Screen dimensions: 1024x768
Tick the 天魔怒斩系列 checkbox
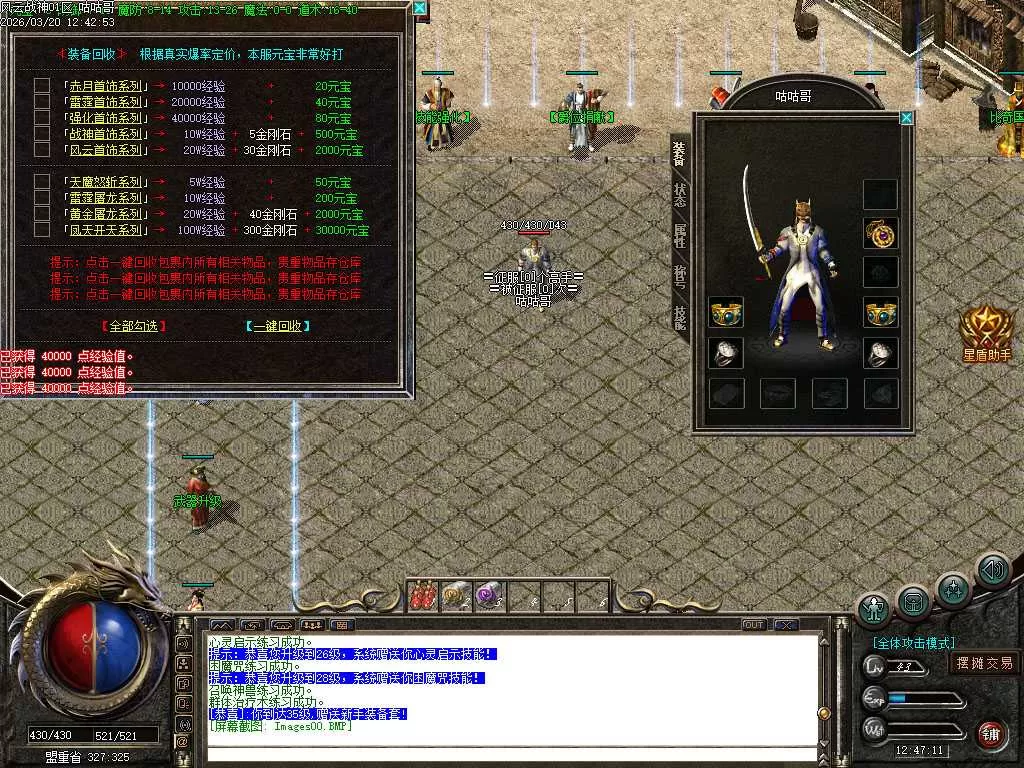coord(42,182)
